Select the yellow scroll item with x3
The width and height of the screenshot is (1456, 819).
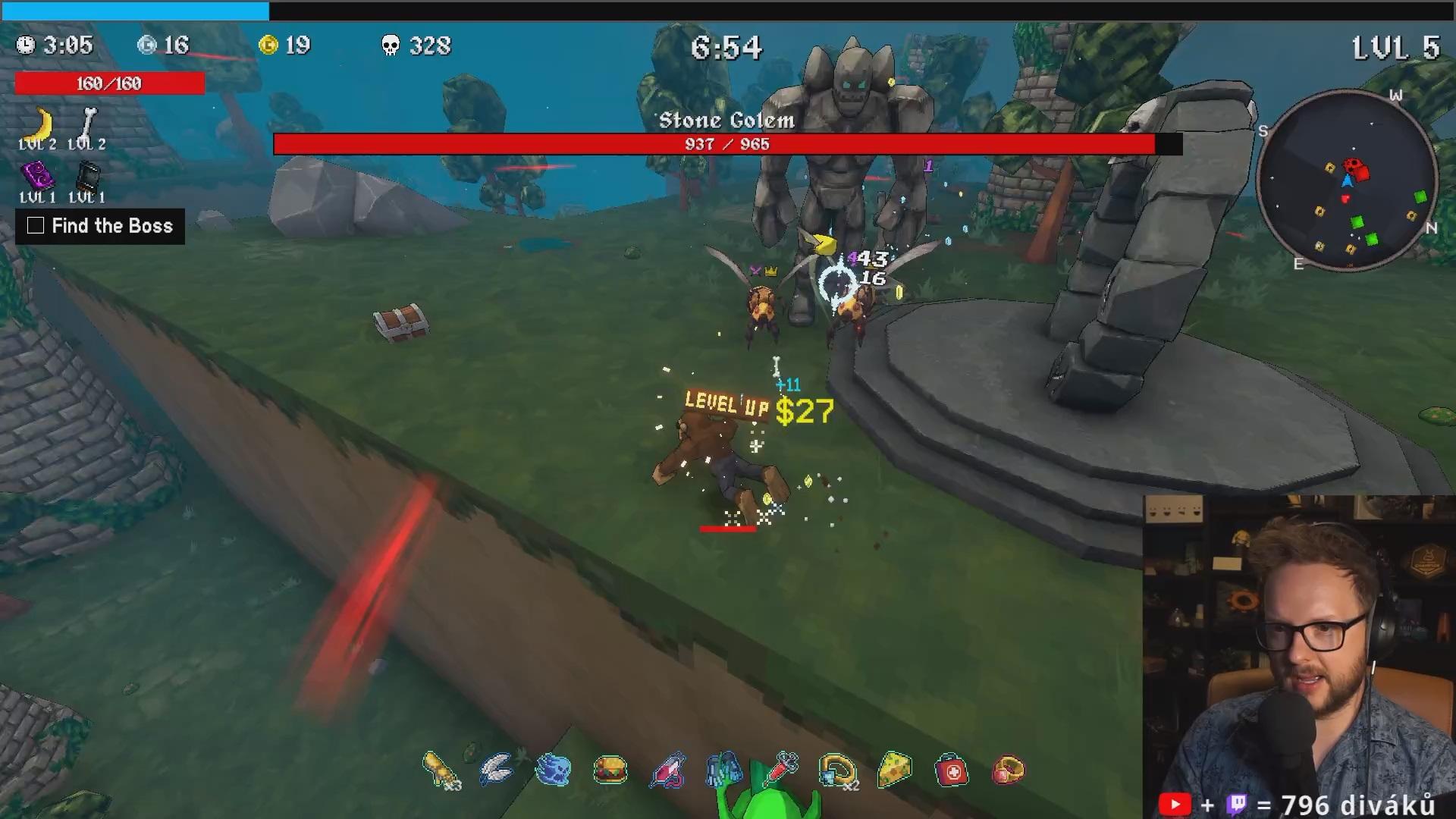click(441, 770)
